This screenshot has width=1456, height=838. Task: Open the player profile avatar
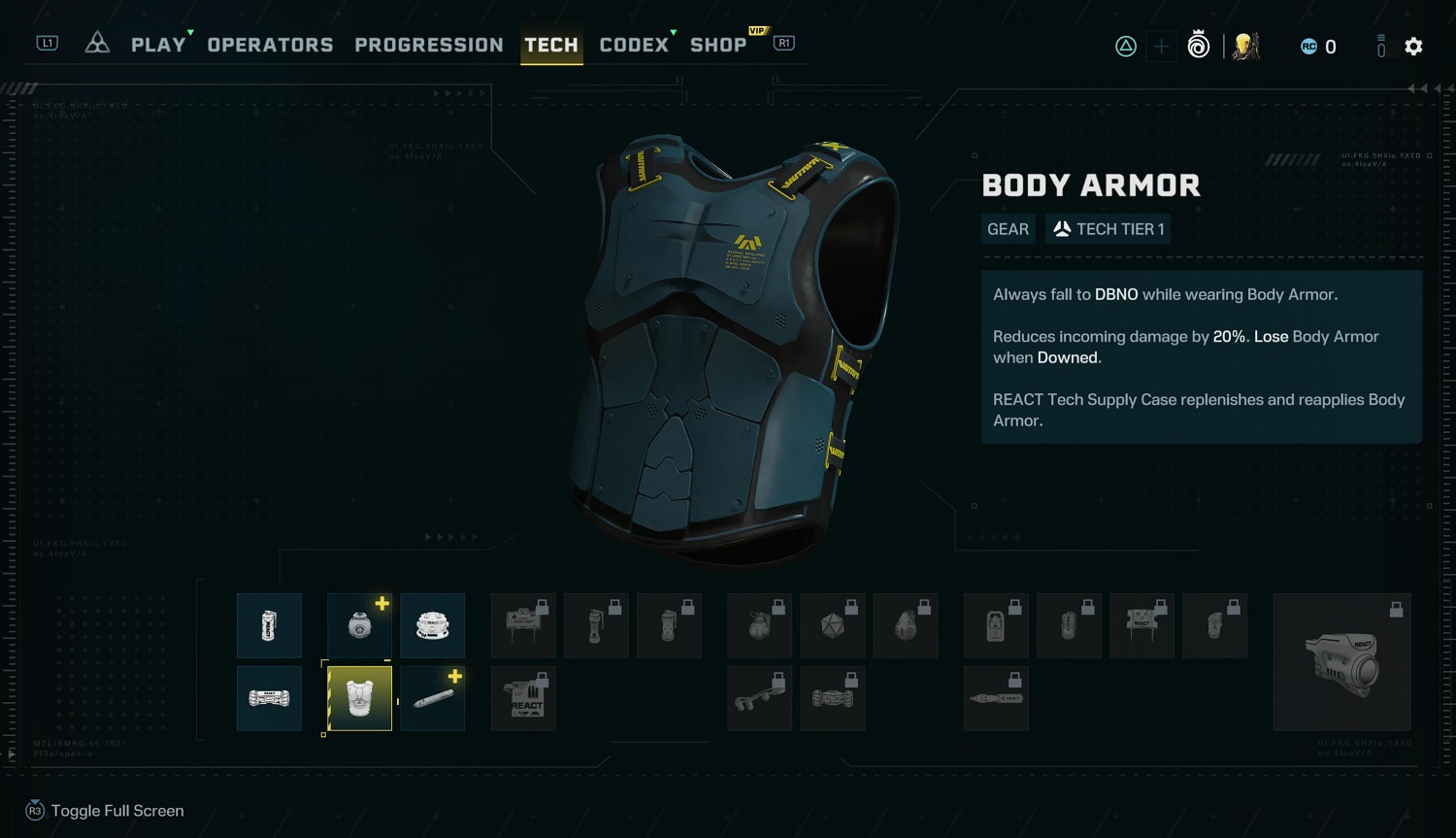(1245, 47)
